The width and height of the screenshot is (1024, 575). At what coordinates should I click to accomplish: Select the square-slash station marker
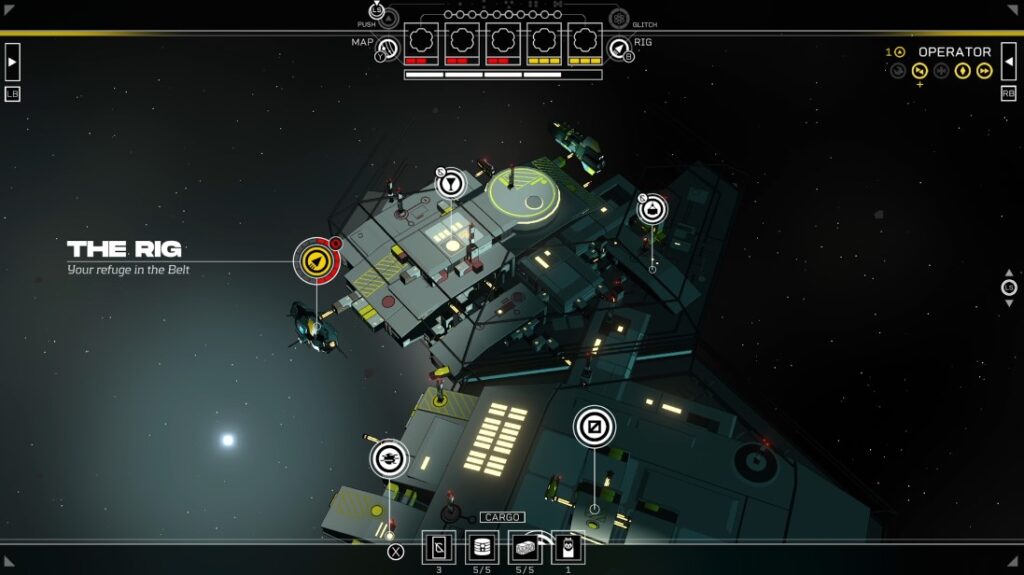(x=594, y=427)
